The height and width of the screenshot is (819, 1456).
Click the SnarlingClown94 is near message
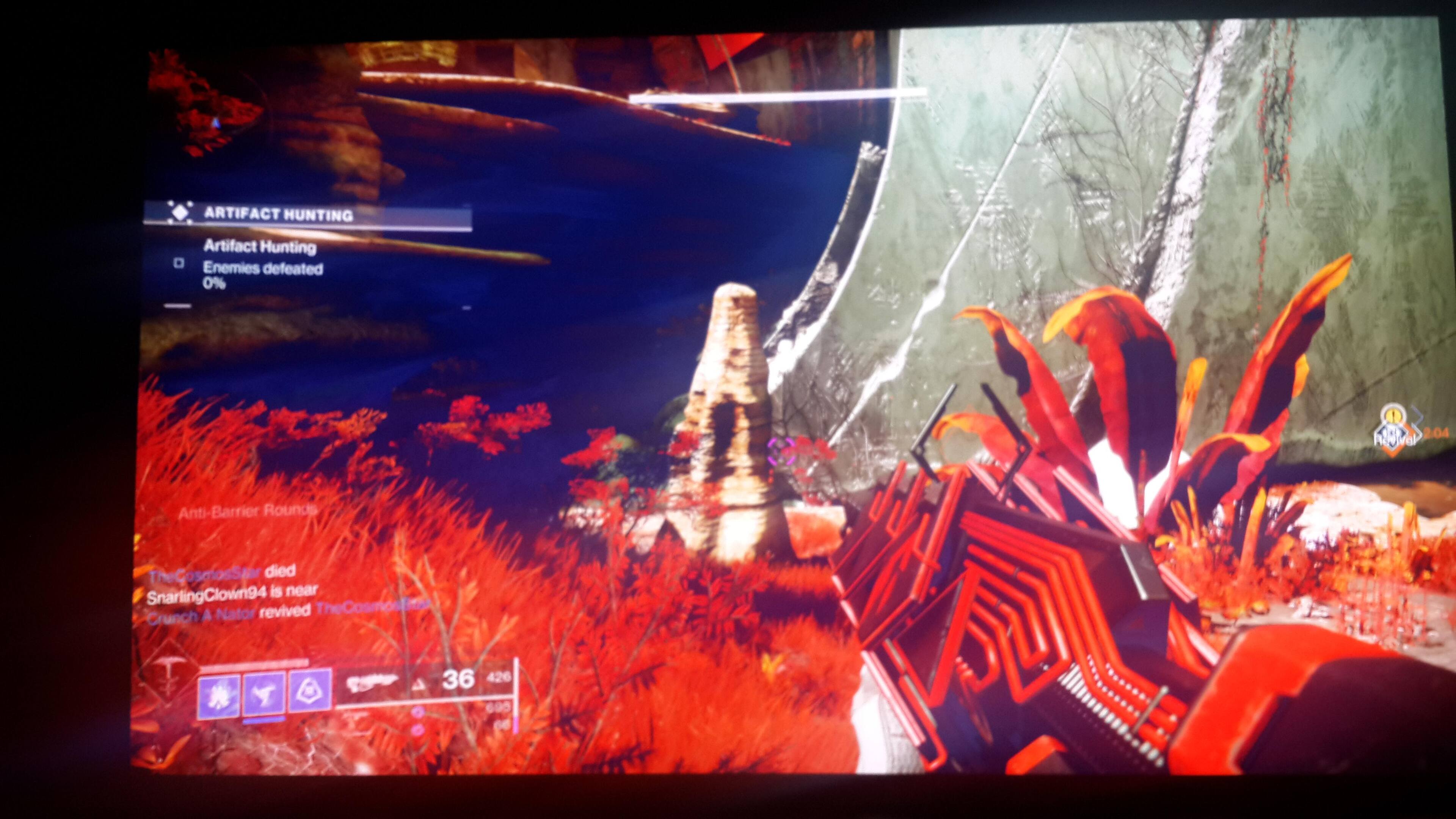tap(232, 594)
